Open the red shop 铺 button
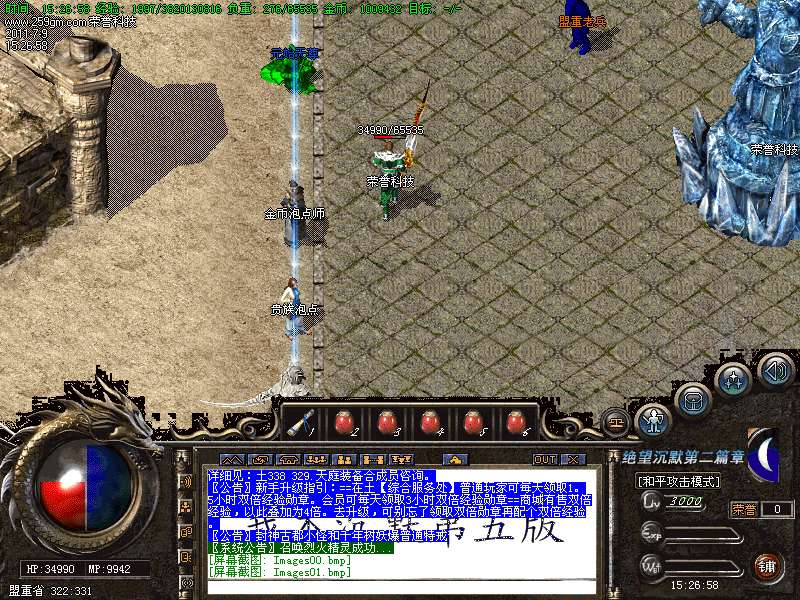 pyautogui.click(x=766, y=566)
